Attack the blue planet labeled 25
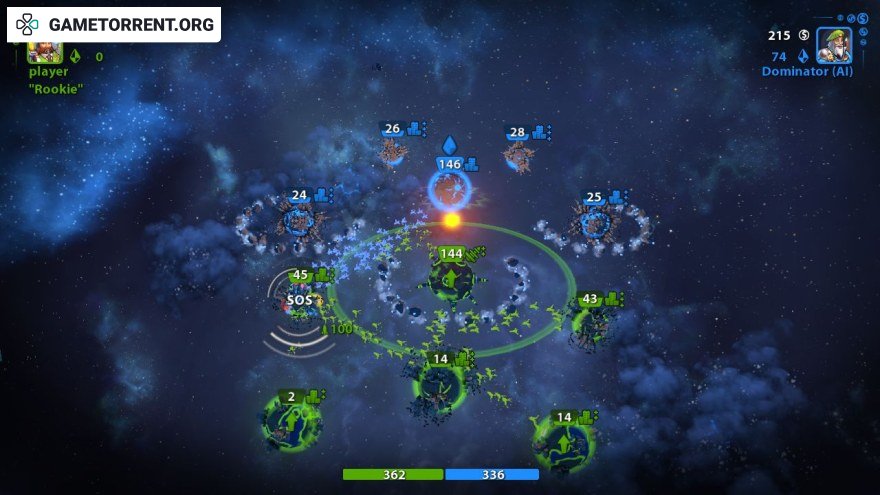This screenshot has height=495, width=880. coord(594,222)
